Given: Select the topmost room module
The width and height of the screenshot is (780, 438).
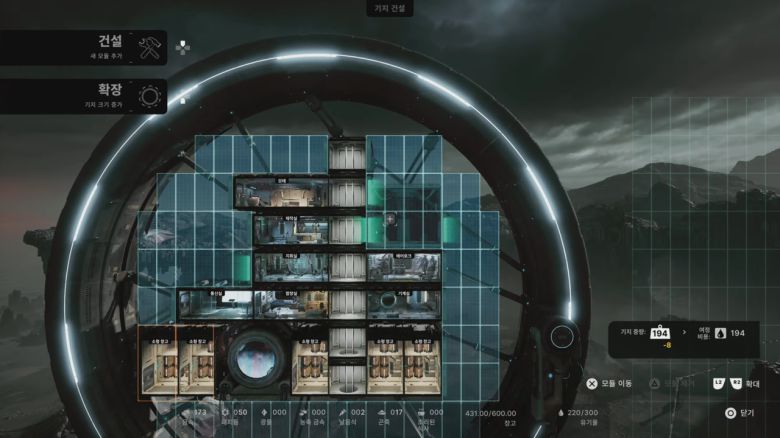Looking at the screenshot, I should [x=280, y=194].
